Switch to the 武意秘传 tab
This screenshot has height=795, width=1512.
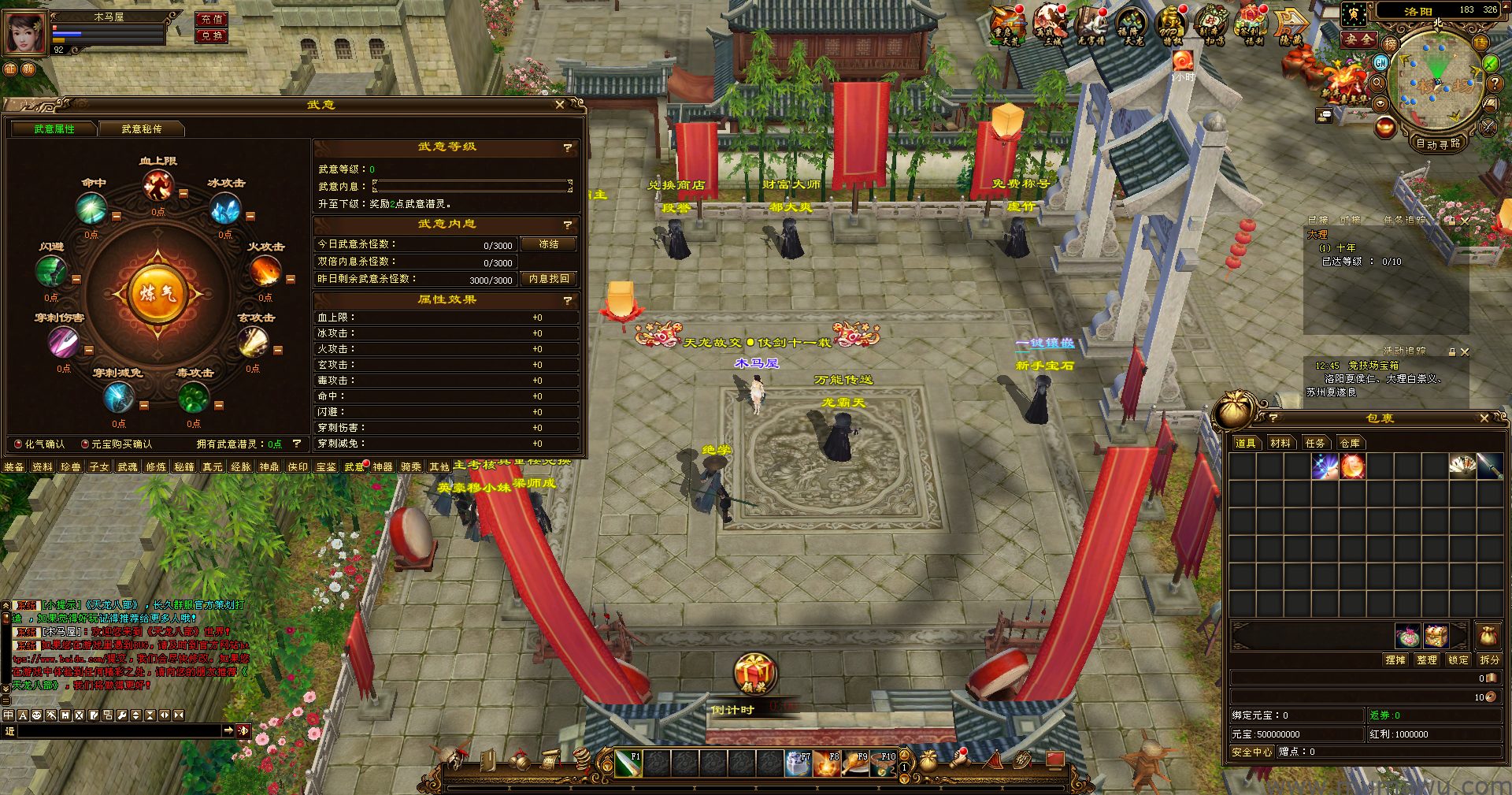click(142, 129)
